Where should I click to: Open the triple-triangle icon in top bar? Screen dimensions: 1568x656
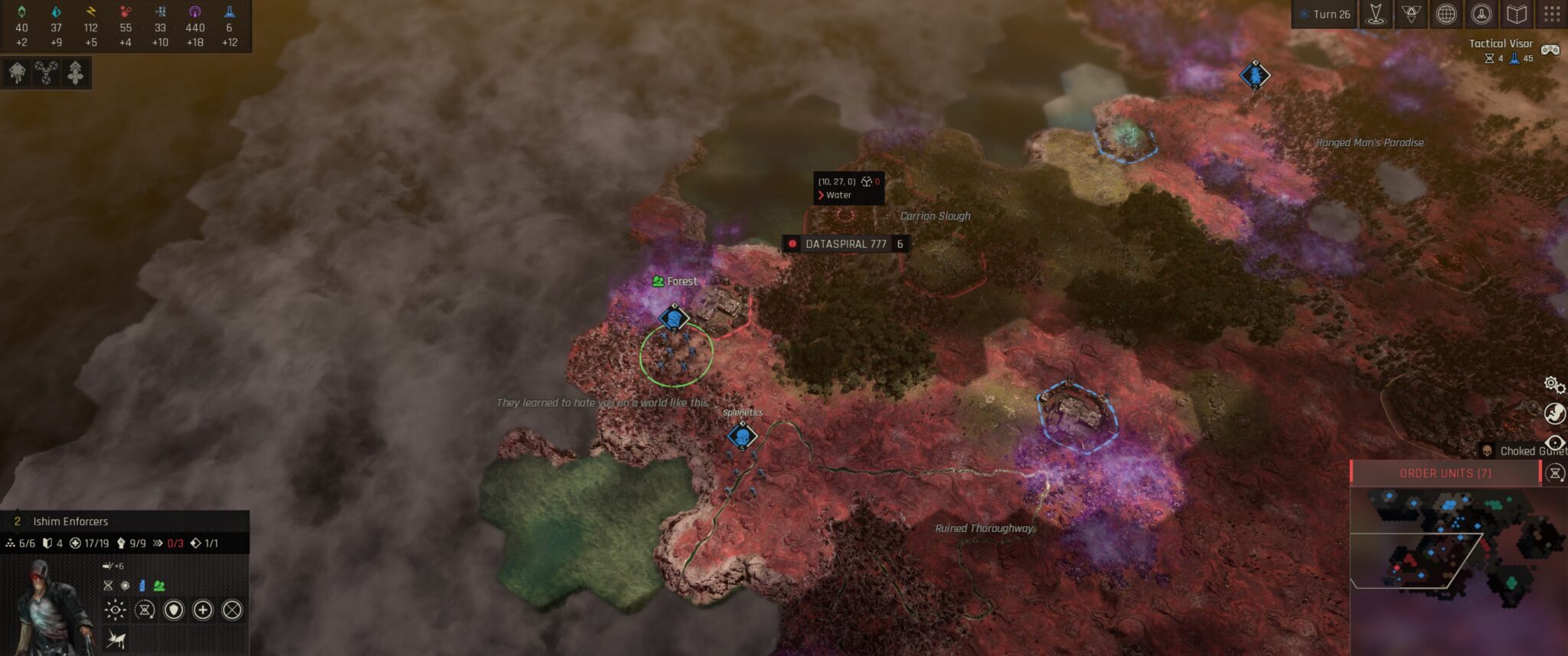[1411, 14]
